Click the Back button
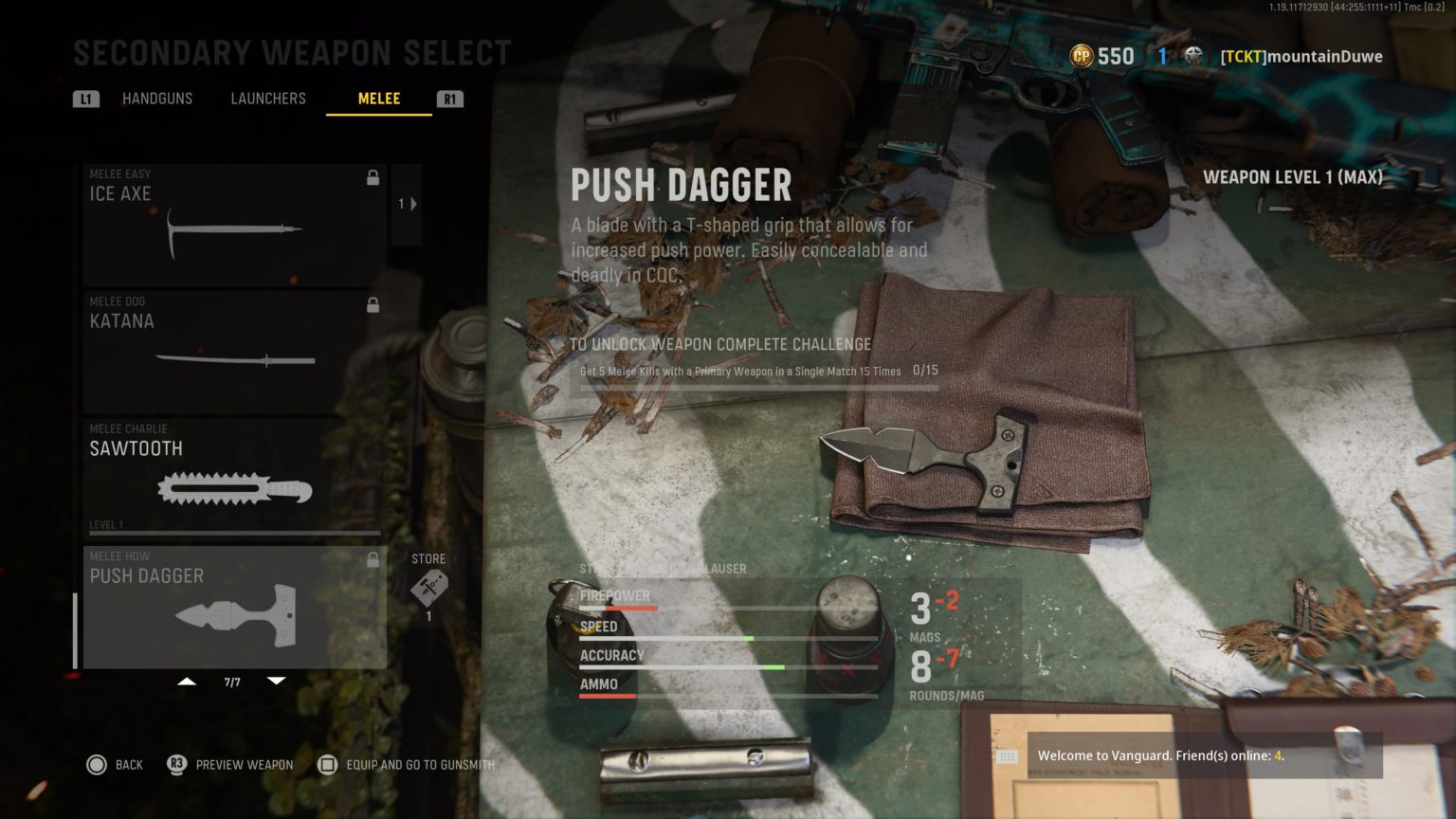The image size is (1456, 819). pos(98,765)
